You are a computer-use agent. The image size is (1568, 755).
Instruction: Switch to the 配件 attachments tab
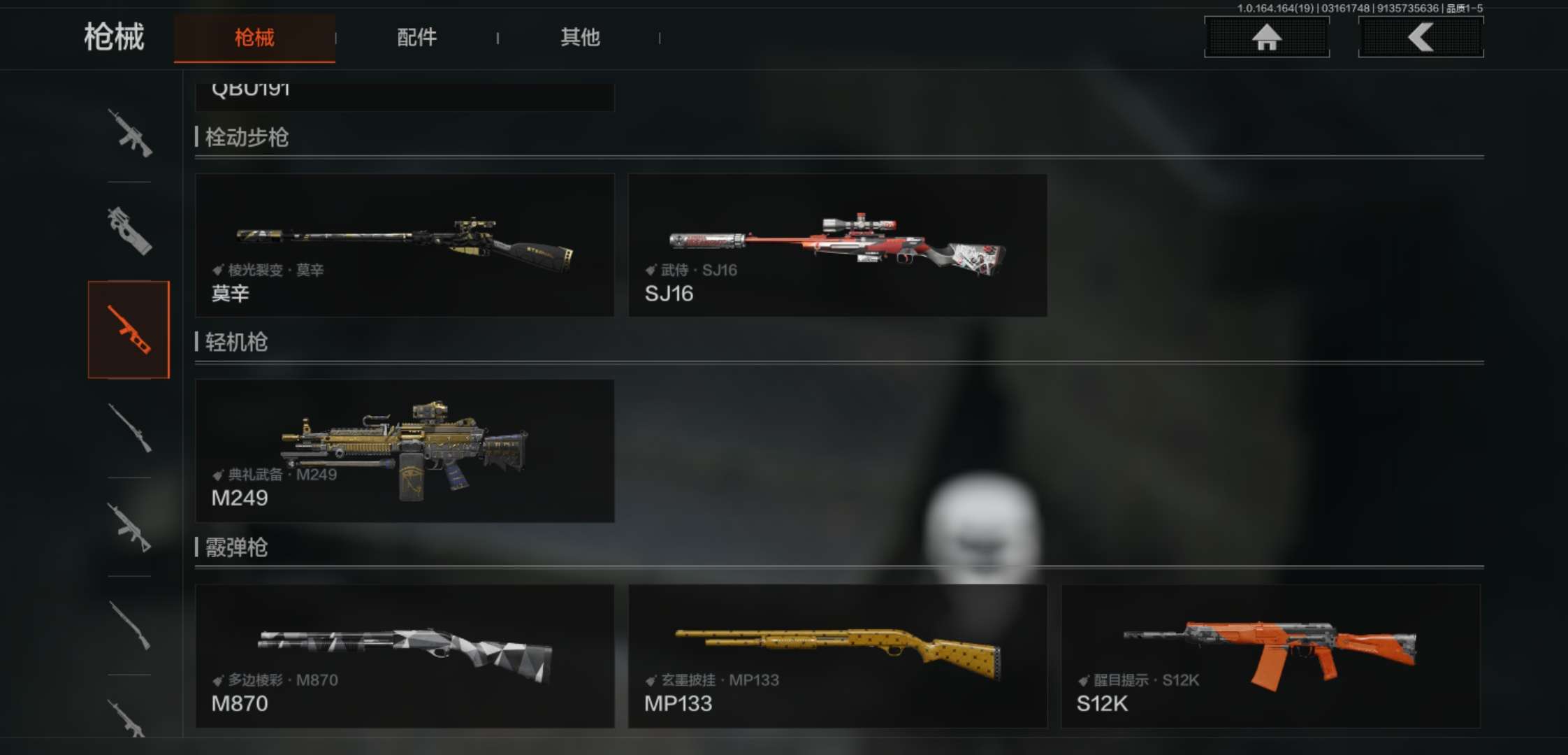click(x=416, y=38)
